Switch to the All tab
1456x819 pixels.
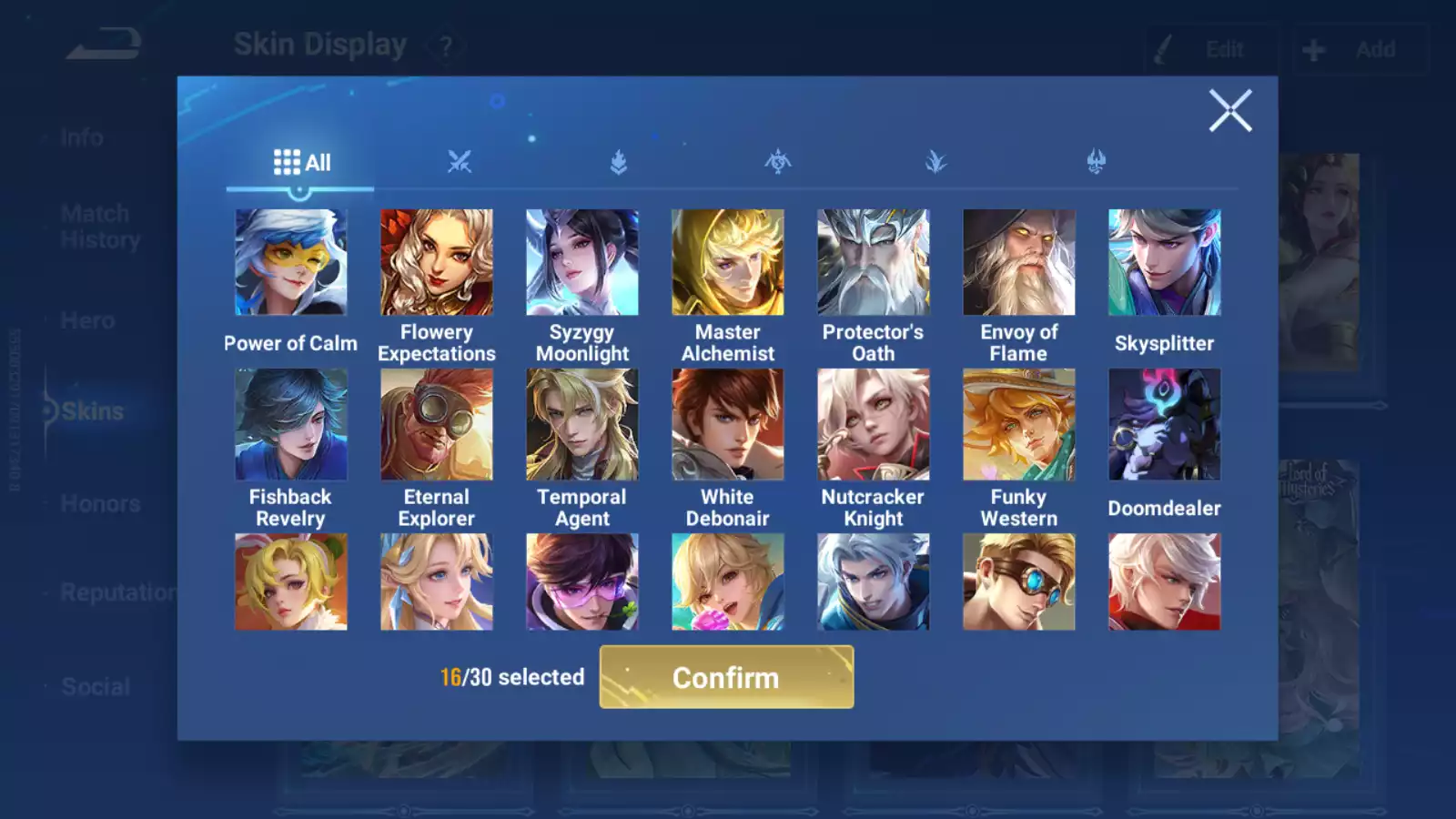[x=306, y=162]
